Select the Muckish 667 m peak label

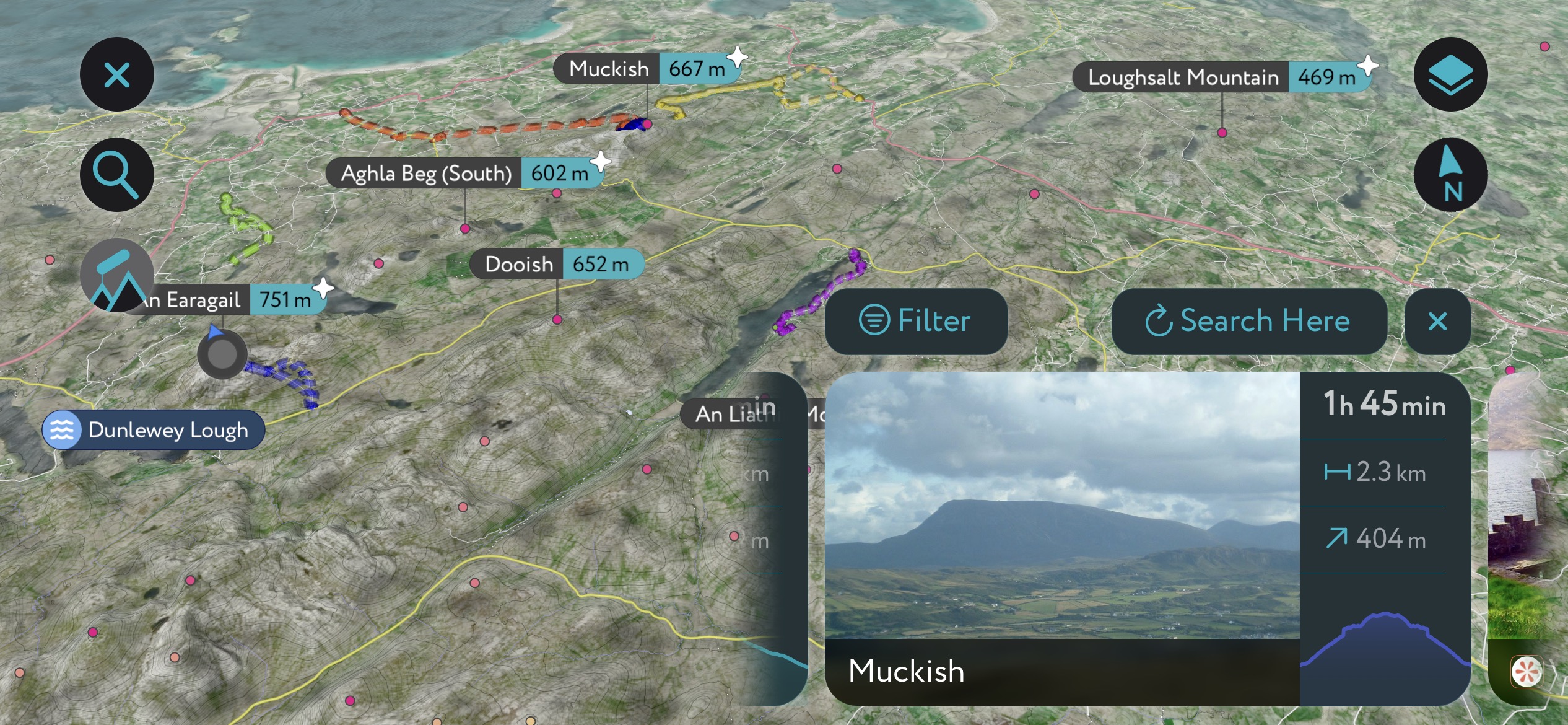tap(647, 69)
